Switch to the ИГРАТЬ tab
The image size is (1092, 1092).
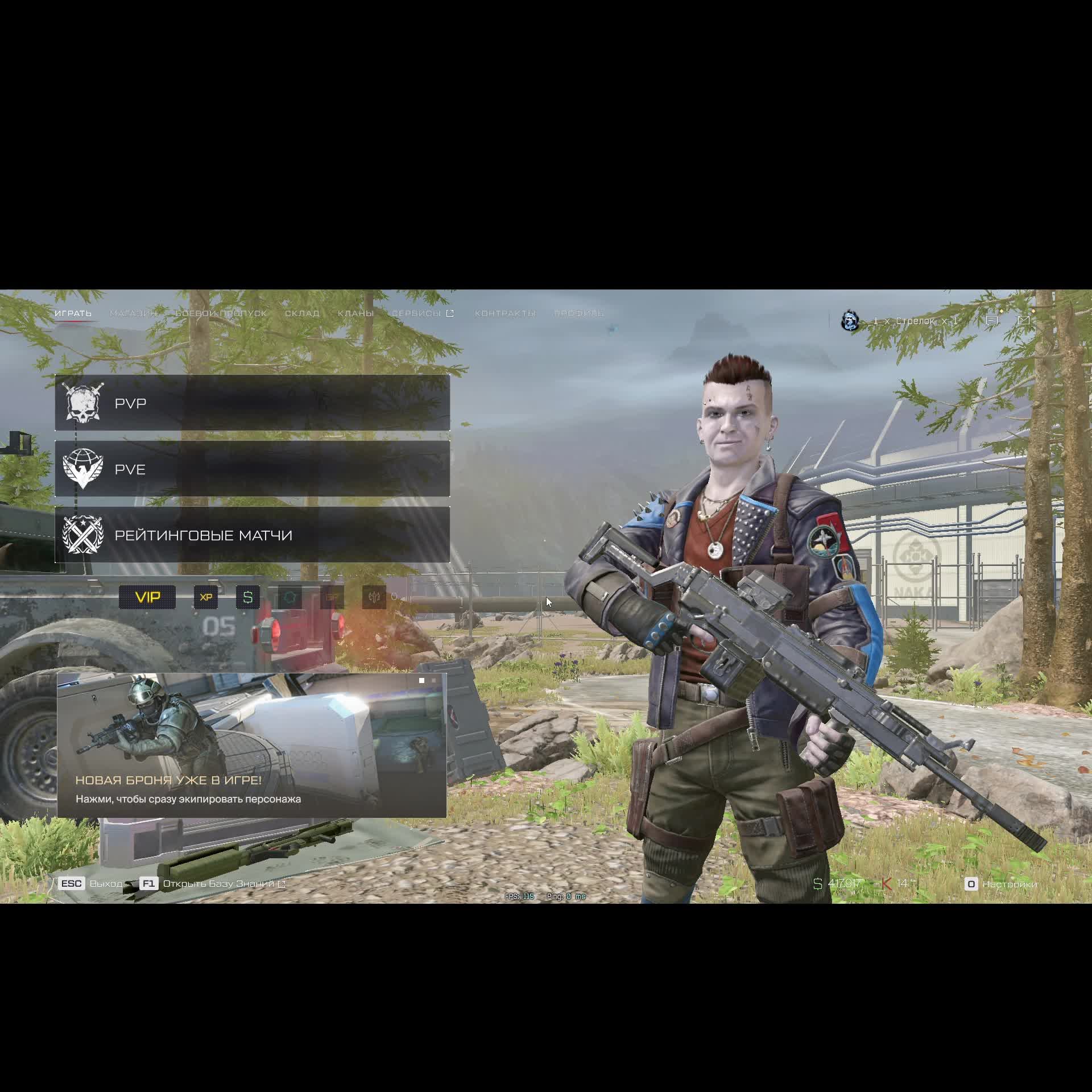click(x=73, y=313)
